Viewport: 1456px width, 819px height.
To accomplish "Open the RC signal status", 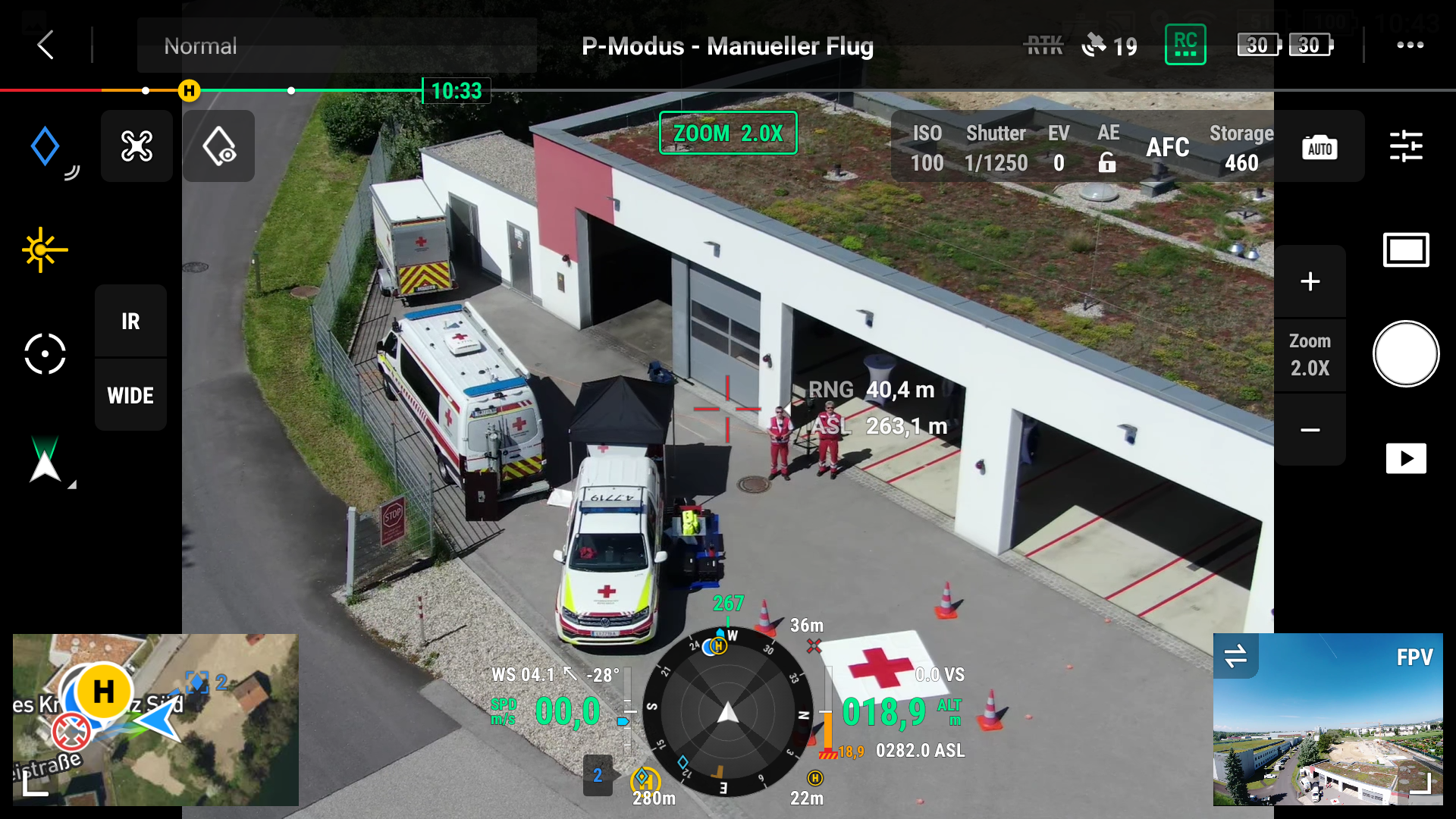I will coord(1185,45).
